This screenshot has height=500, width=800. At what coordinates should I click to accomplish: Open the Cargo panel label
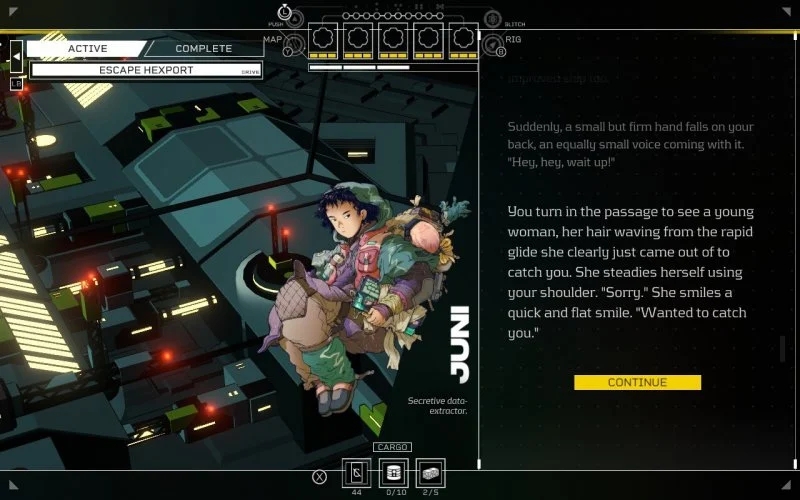tap(392, 447)
